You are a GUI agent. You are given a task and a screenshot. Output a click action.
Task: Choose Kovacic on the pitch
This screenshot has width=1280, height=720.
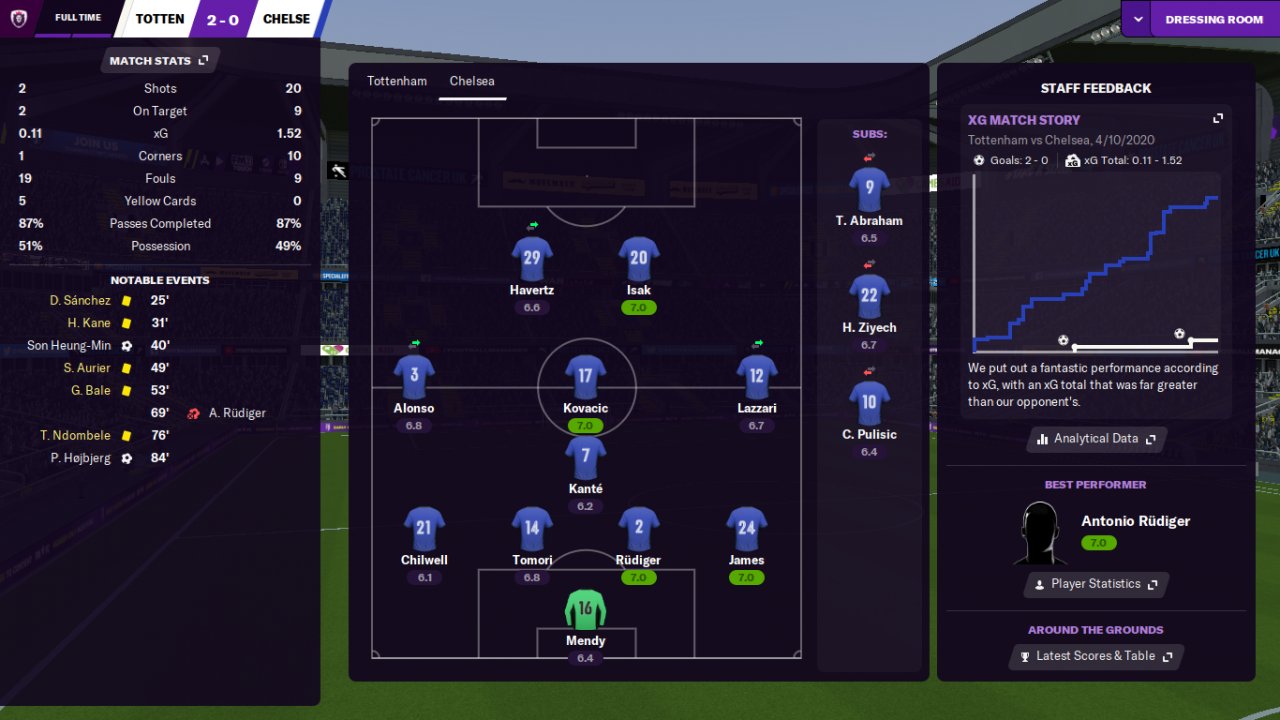coord(585,377)
